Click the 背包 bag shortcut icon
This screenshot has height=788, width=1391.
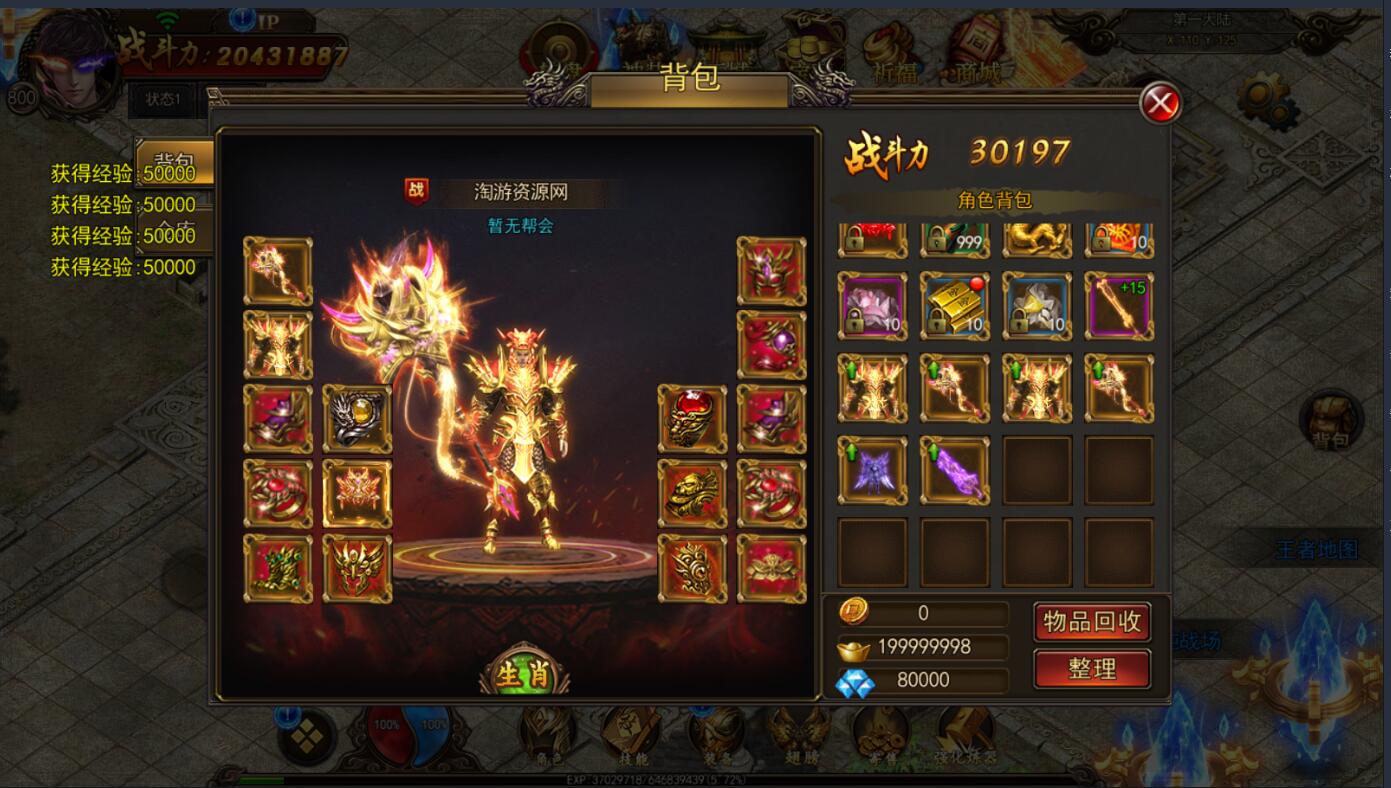[1331, 420]
